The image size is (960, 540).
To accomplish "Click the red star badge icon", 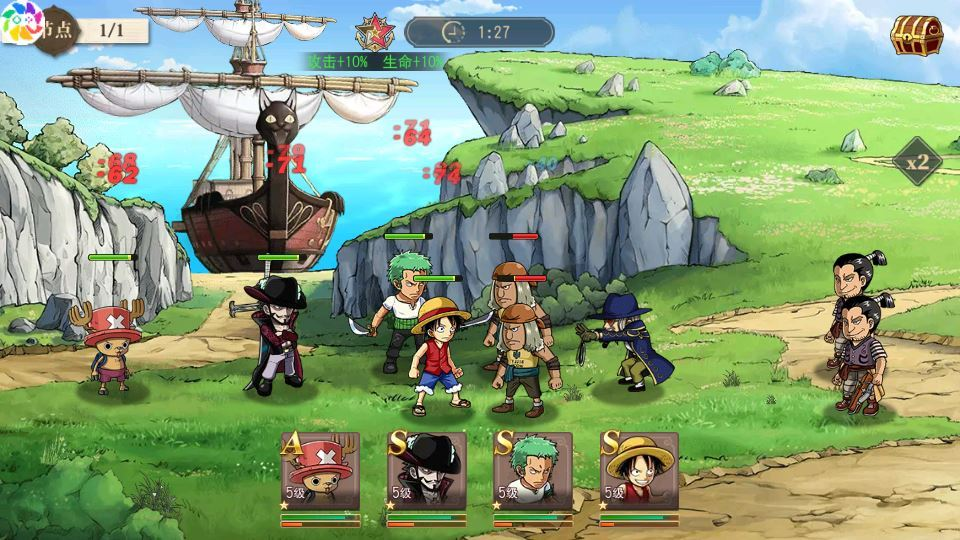I will pos(374,32).
